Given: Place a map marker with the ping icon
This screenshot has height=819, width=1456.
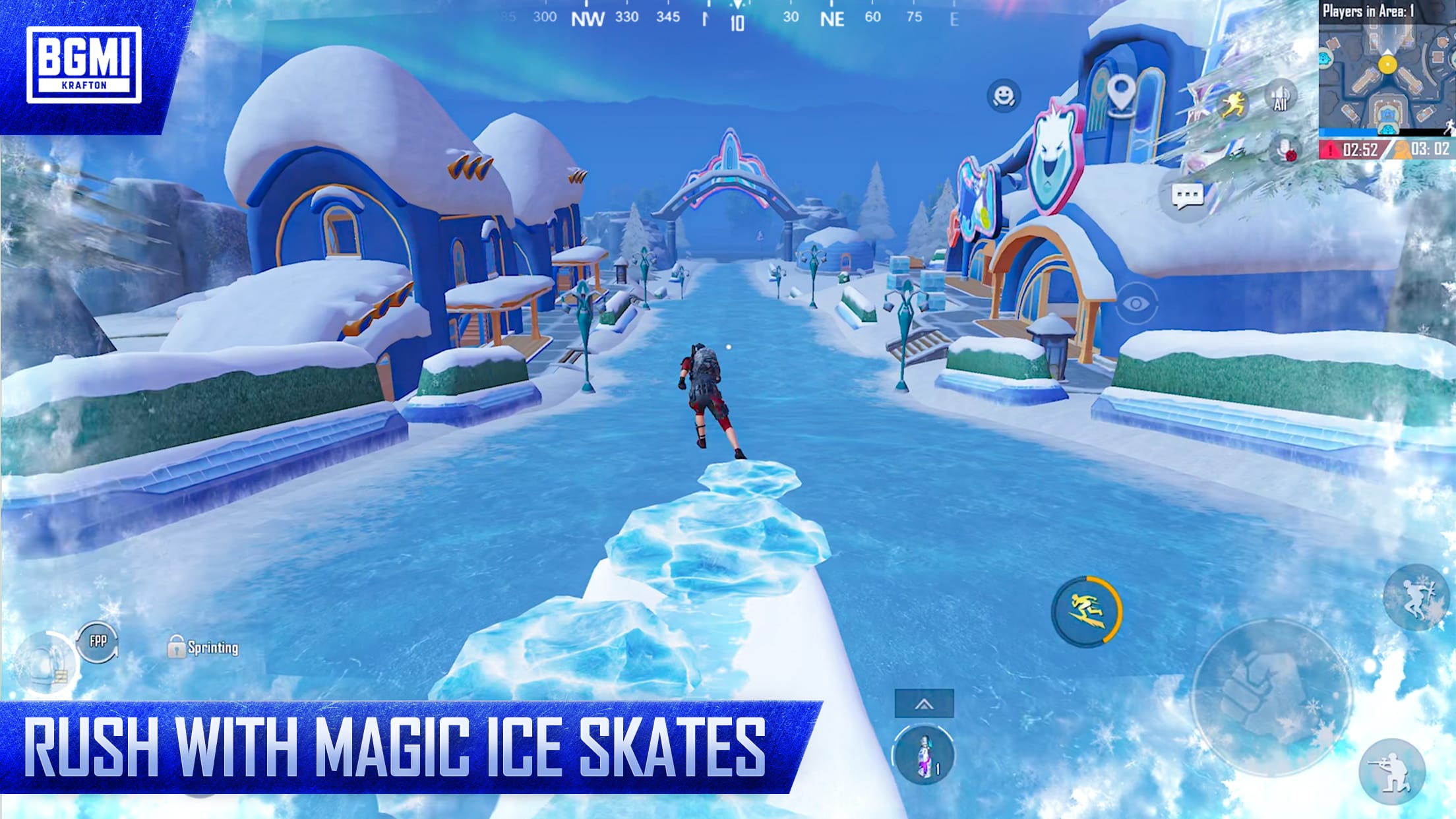Looking at the screenshot, I should pyautogui.click(x=1122, y=93).
